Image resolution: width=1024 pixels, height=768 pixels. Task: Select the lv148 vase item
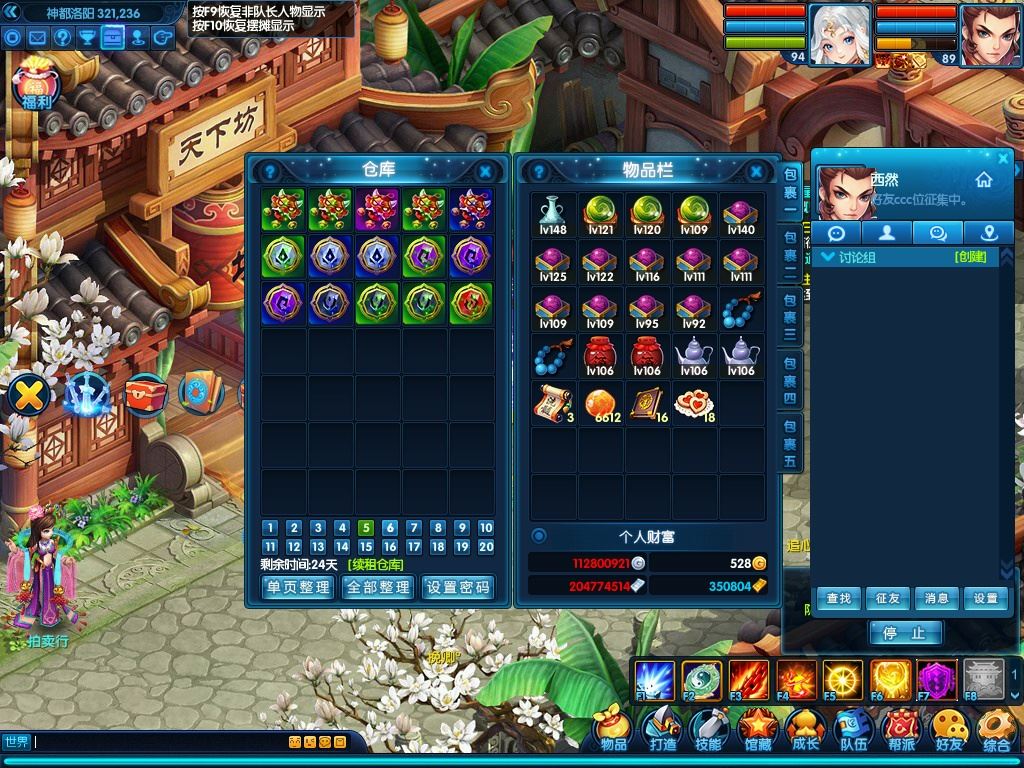click(x=552, y=215)
